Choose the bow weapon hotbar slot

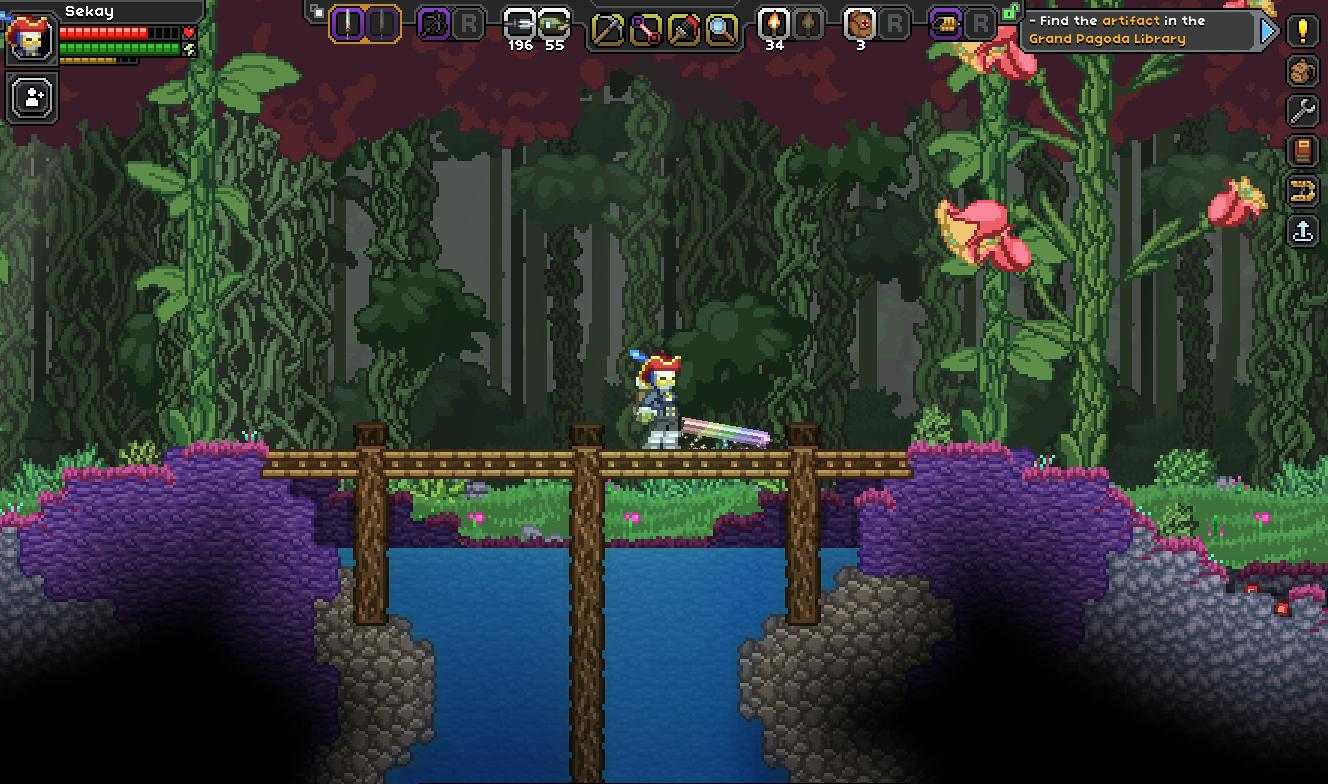pos(433,23)
